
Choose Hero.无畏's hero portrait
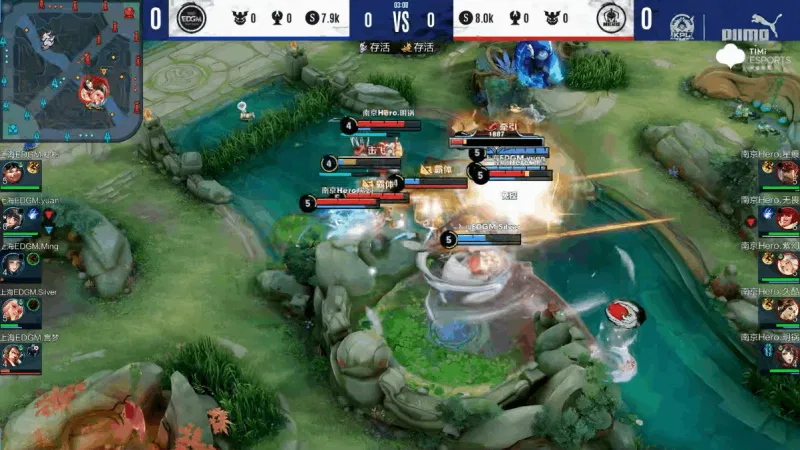(787, 219)
